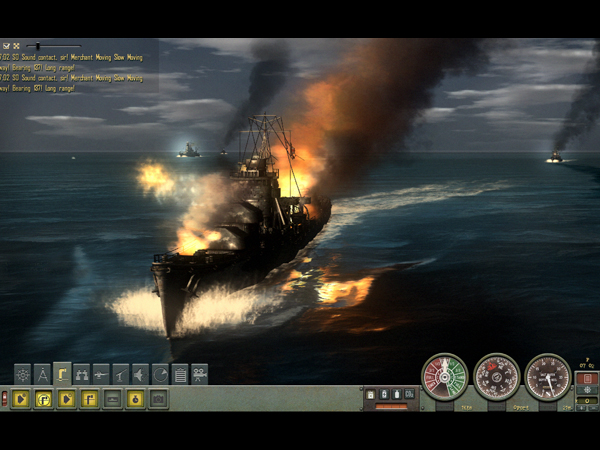This screenshot has width=600, height=450.
Task: Click the red-lit panel button beside gauges
Action: click(x=587, y=379)
